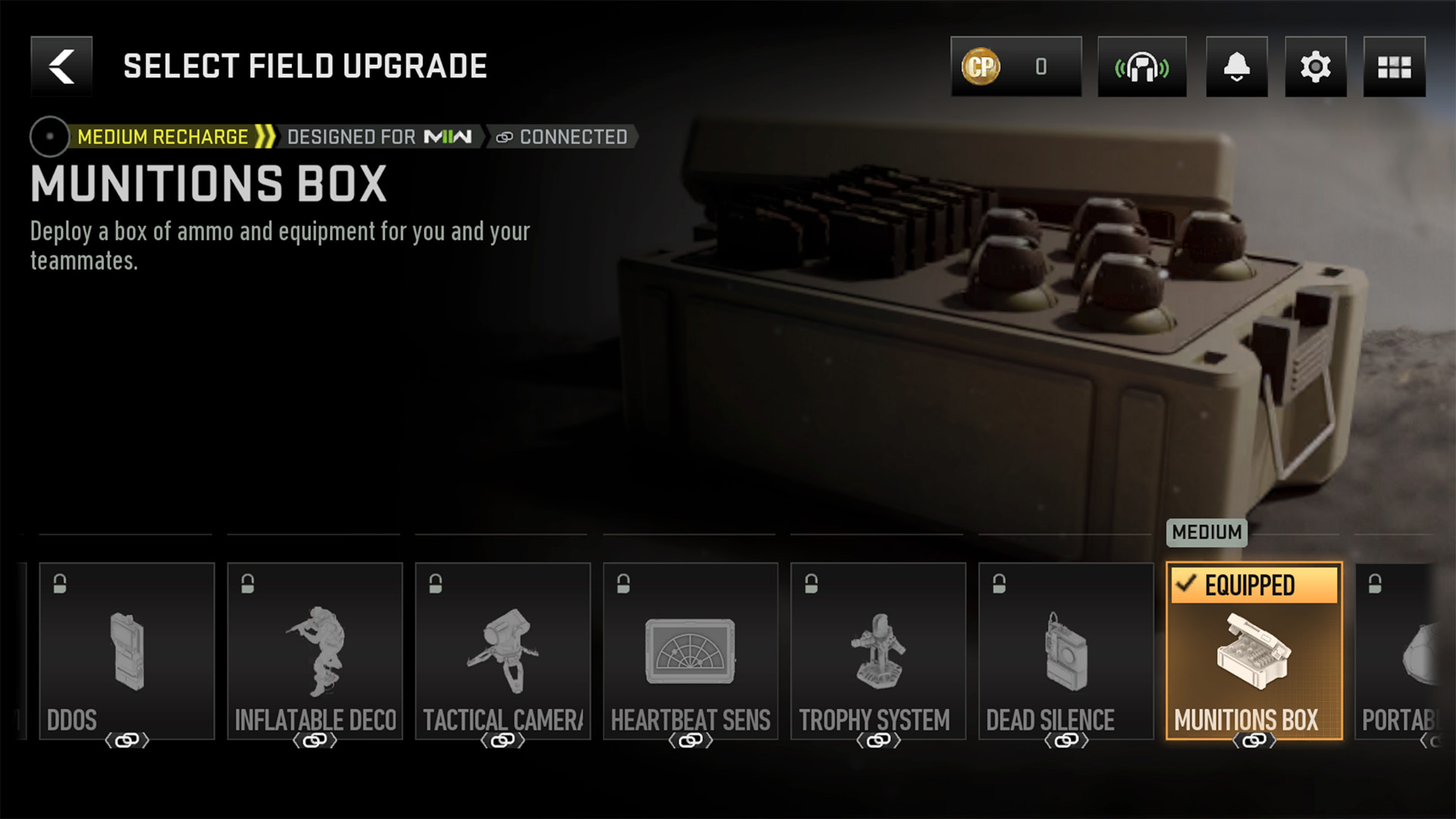Select the DDOS field upgrade

click(127, 651)
